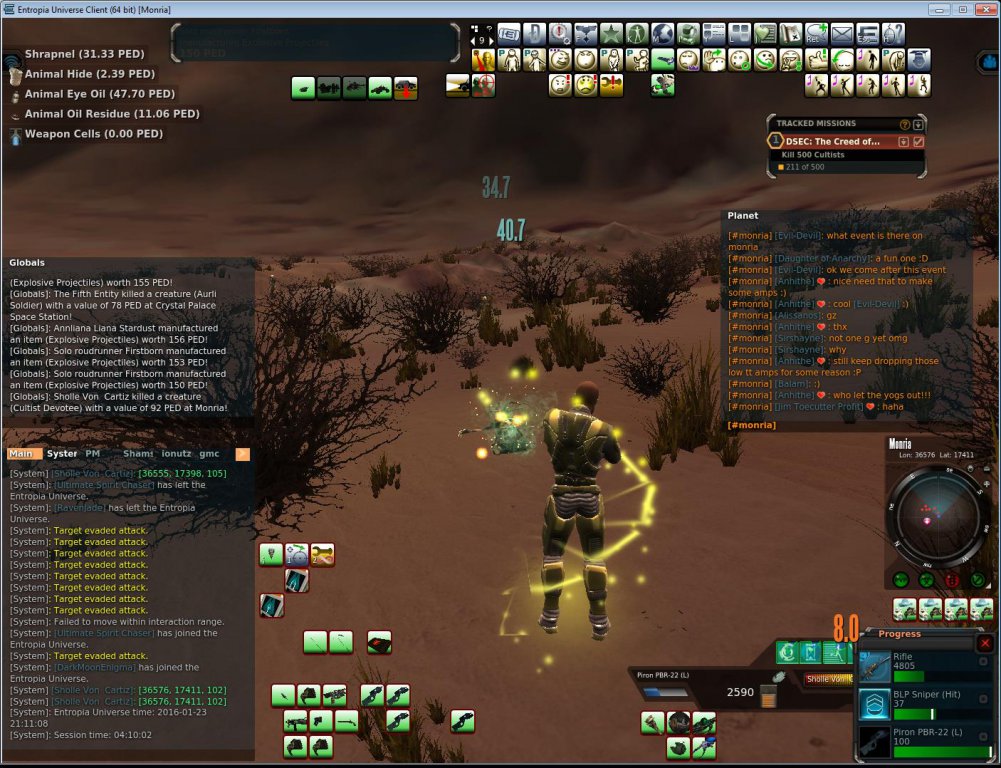Viewport: 1001px width, 768px height.
Task: Open the mail envelope icon
Action: (x=842, y=34)
